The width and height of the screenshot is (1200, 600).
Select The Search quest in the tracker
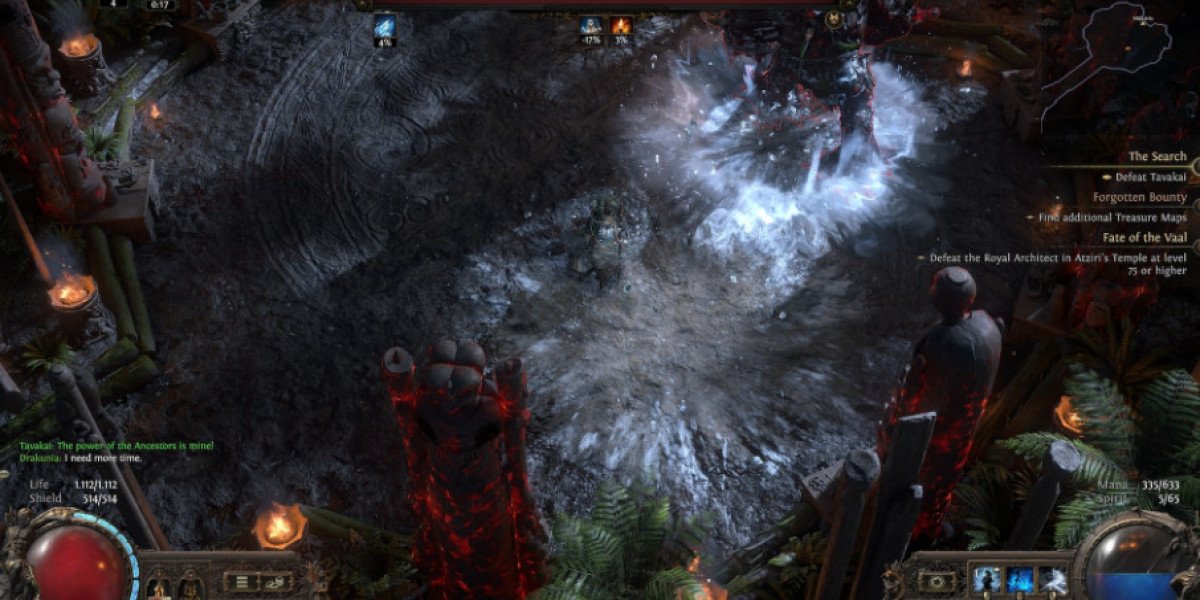click(1157, 157)
